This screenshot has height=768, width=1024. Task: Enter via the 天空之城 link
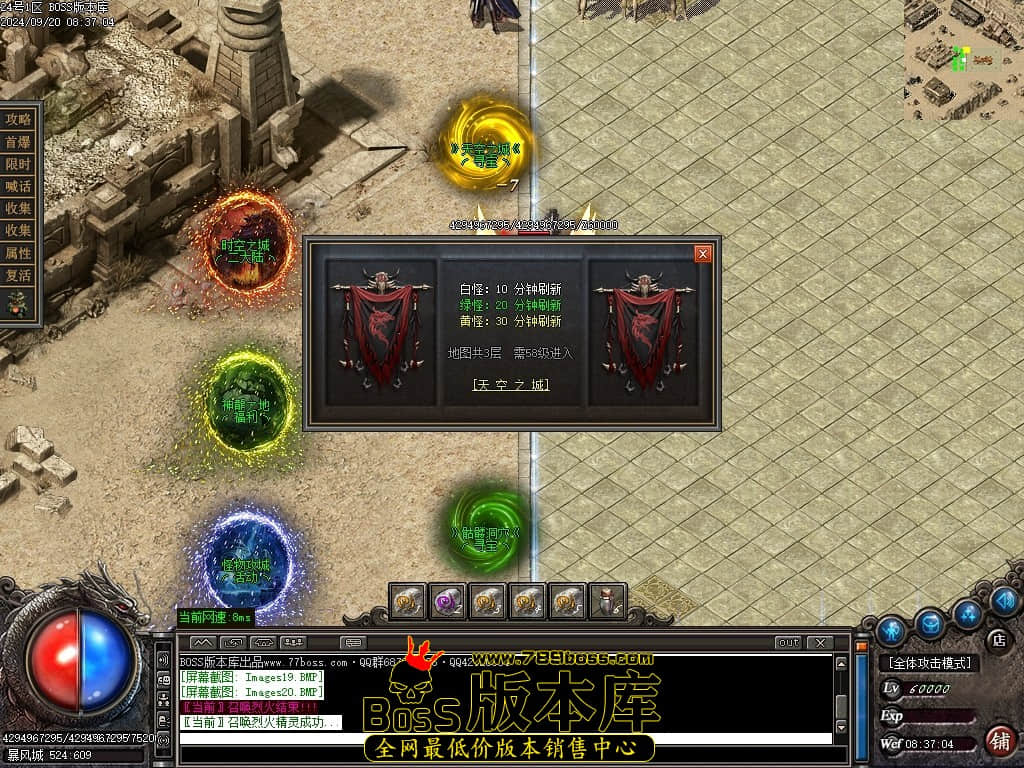511,385
